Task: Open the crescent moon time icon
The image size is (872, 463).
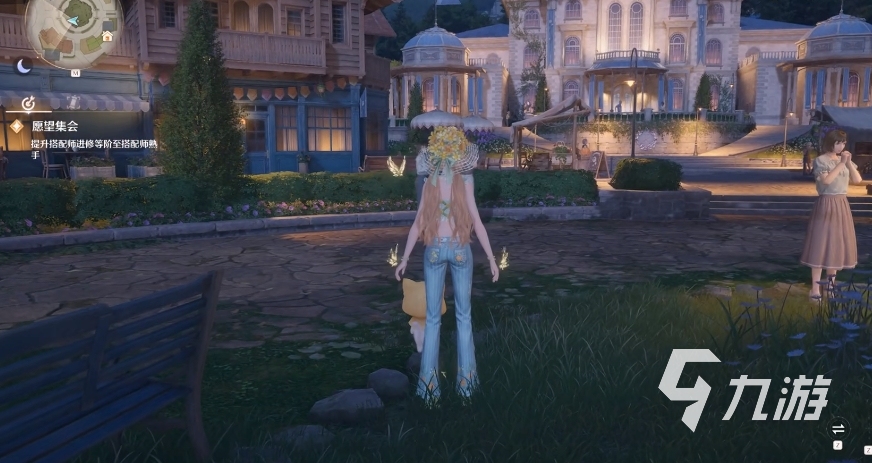Action: tap(24, 66)
